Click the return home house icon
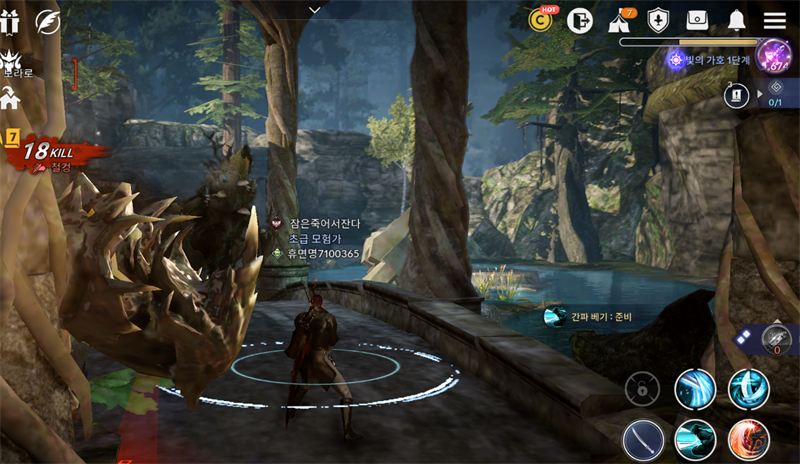Image resolution: width=800 pixels, height=464 pixels. click(11, 99)
